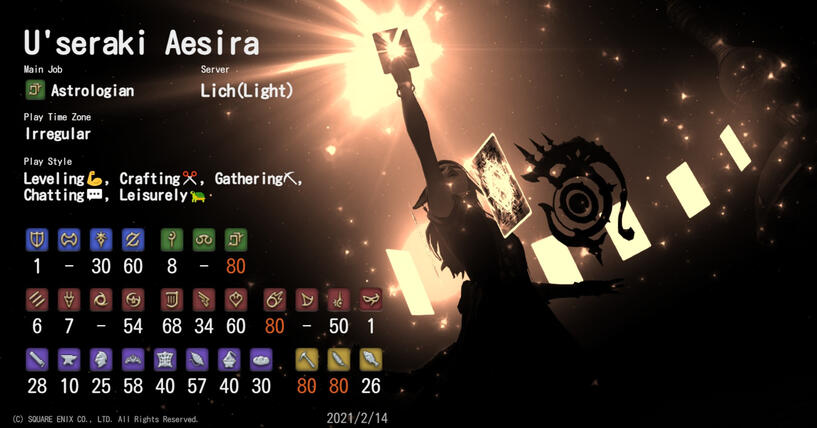The height and width of the screenshot is (428, 817).
Task: Select the Samurai job icon
Action: (133, 299)
